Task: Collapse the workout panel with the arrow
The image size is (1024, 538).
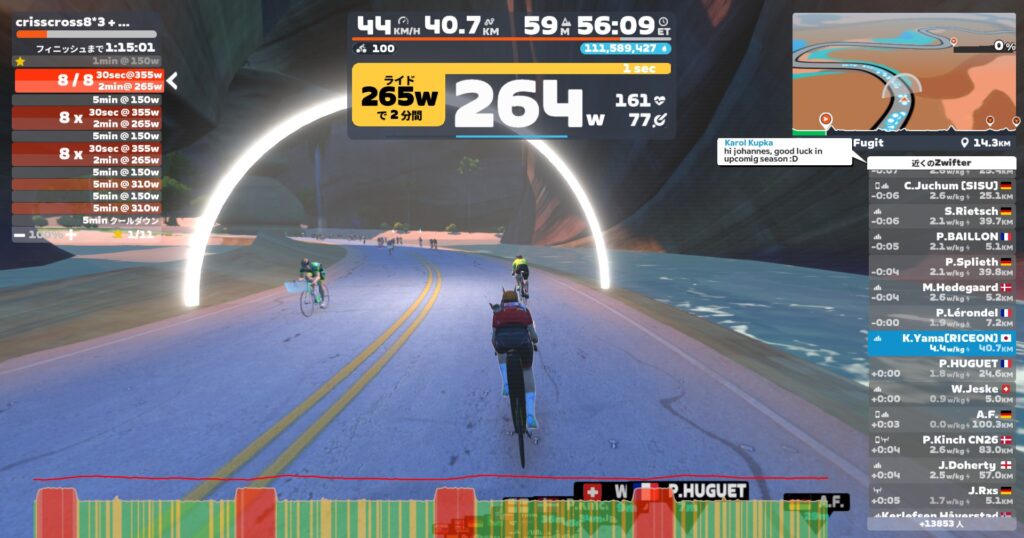Action: click(172, 81)
